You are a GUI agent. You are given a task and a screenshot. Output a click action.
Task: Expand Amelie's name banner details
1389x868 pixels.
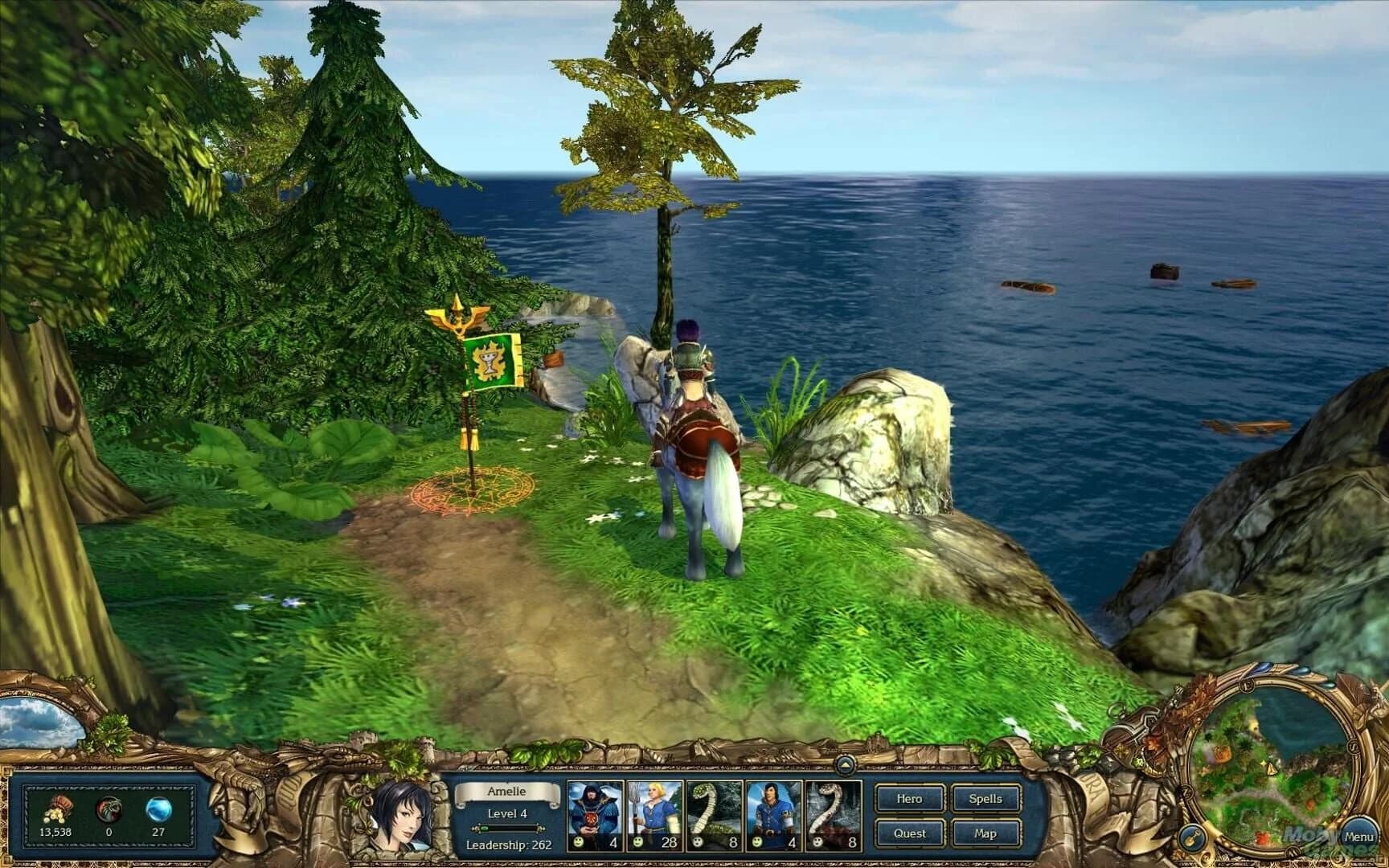point(506,791)
